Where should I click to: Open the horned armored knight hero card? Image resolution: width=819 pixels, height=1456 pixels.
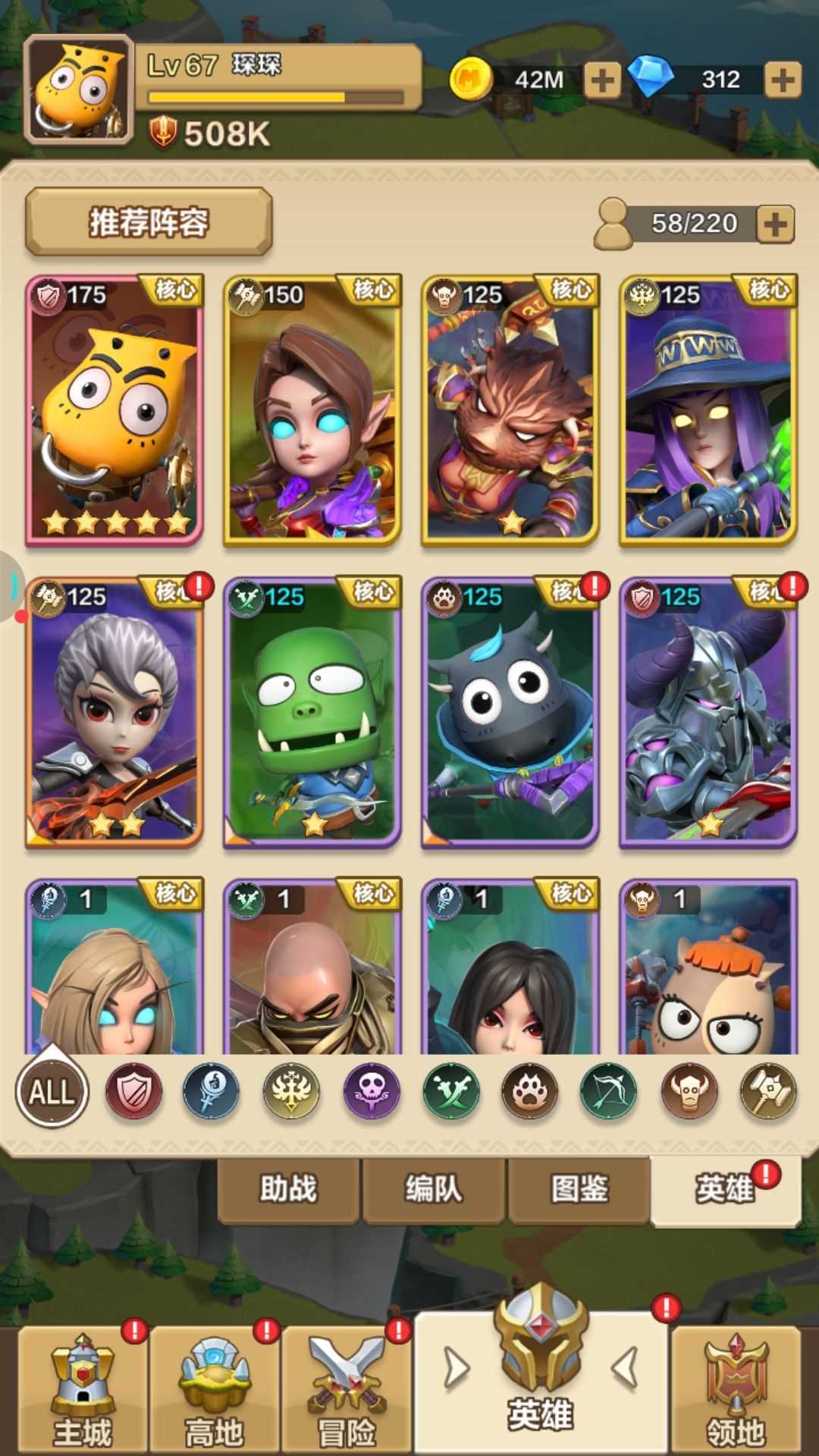click(x=708, y=712)
